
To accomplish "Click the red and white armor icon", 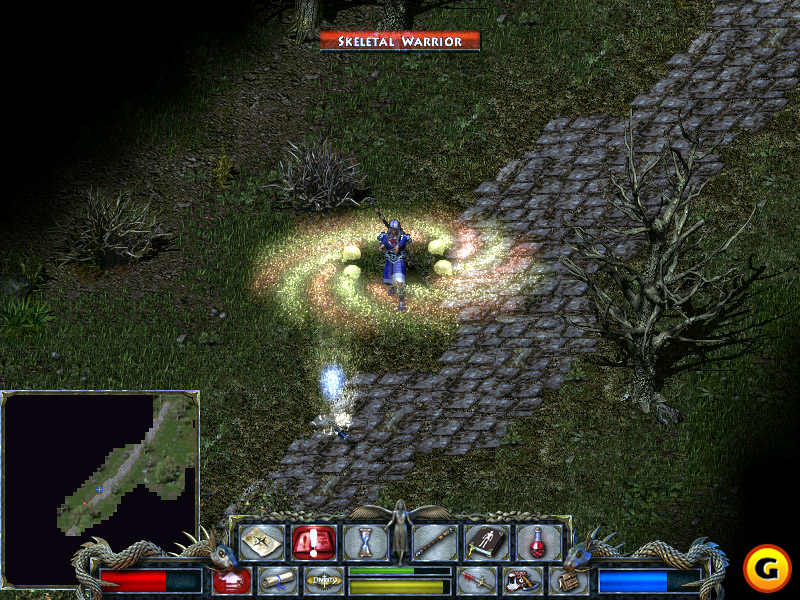I will point(522,580).
